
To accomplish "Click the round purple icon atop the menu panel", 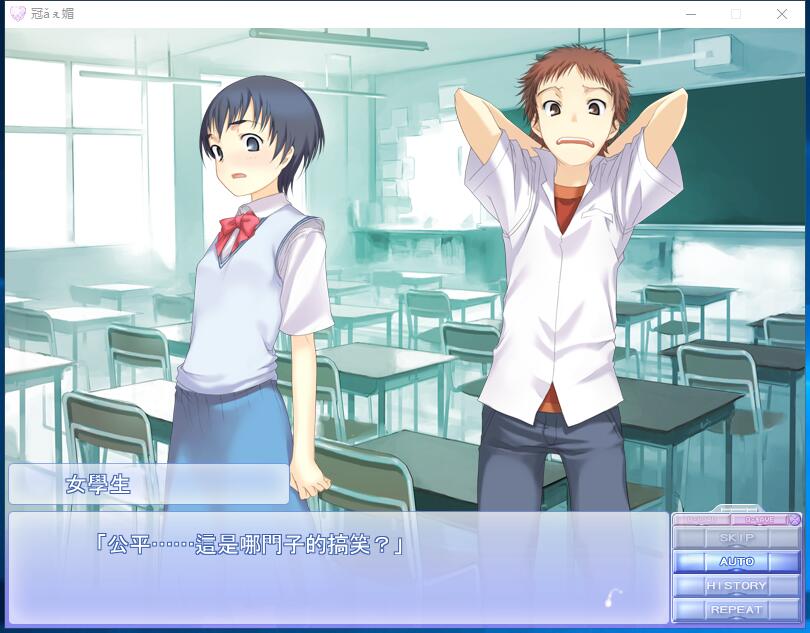I will click(x=794, y=520).
